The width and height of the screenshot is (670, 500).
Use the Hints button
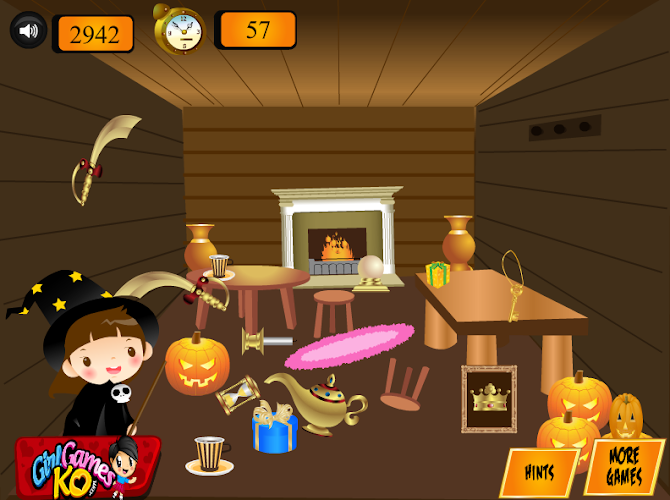(540, 472)
